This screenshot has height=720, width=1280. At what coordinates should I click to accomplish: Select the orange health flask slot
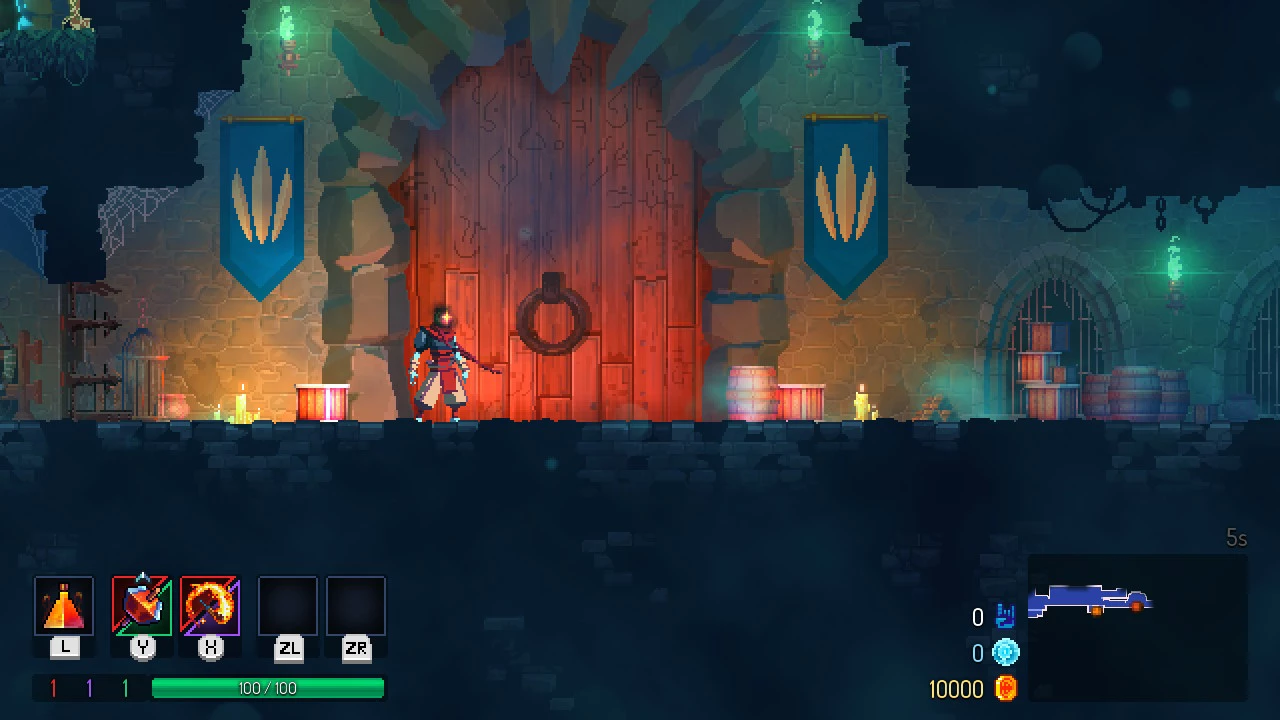pyautogui.click(x=64, y=606)
